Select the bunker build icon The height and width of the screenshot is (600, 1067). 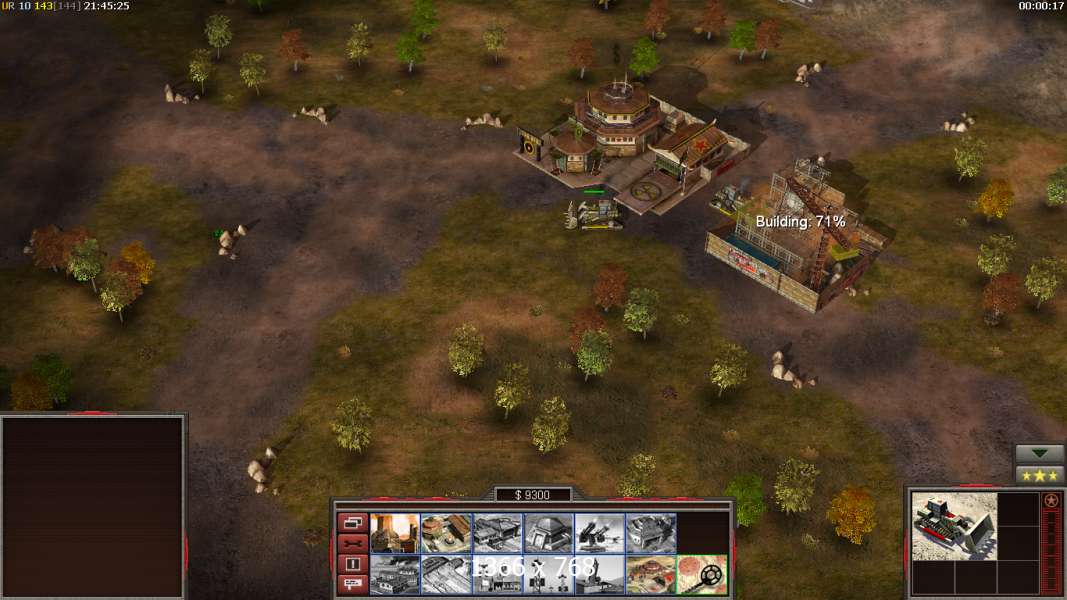pyautogui.click(x=548, y=533)
